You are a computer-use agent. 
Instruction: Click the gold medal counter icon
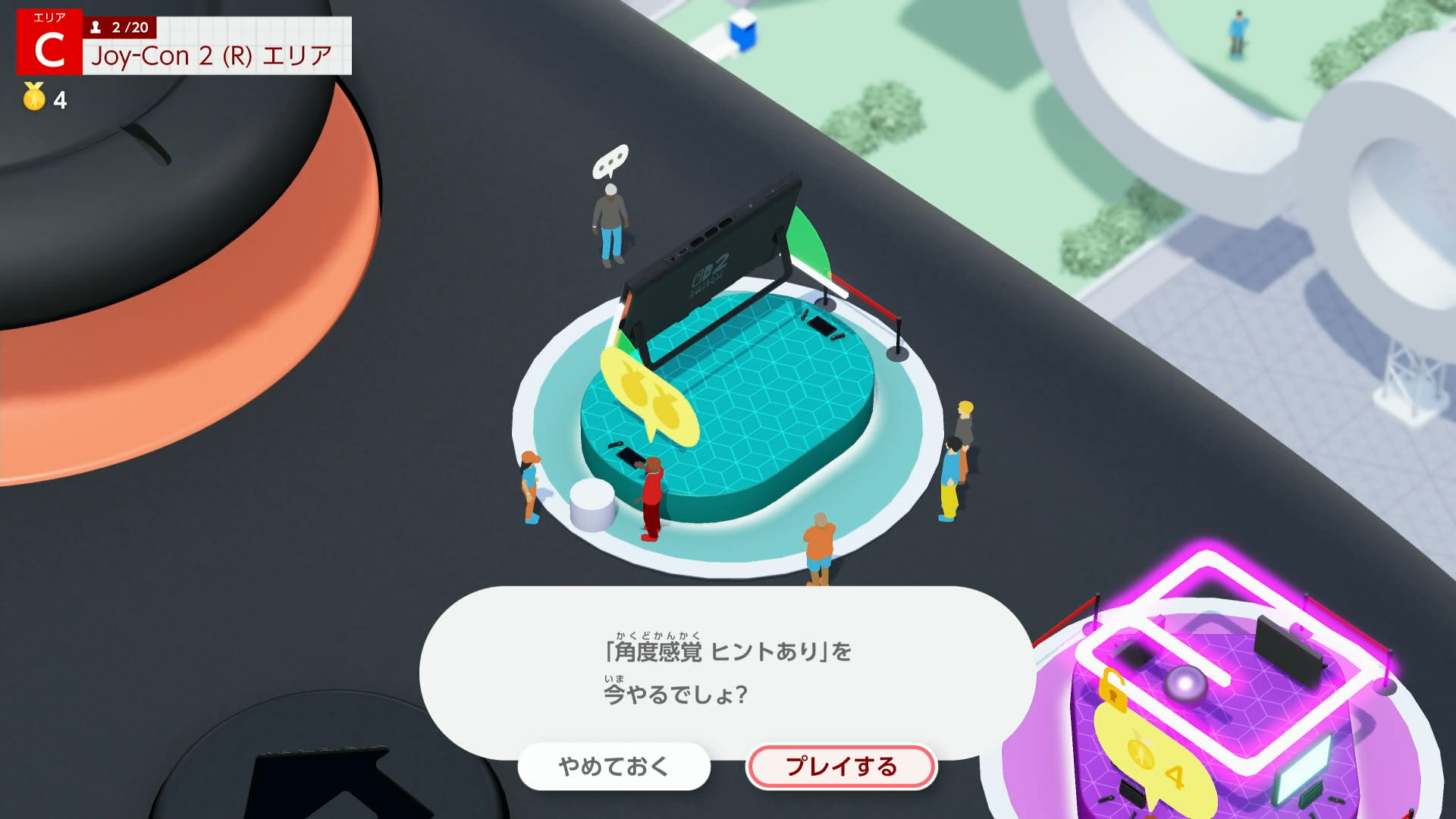pos(32,97)
